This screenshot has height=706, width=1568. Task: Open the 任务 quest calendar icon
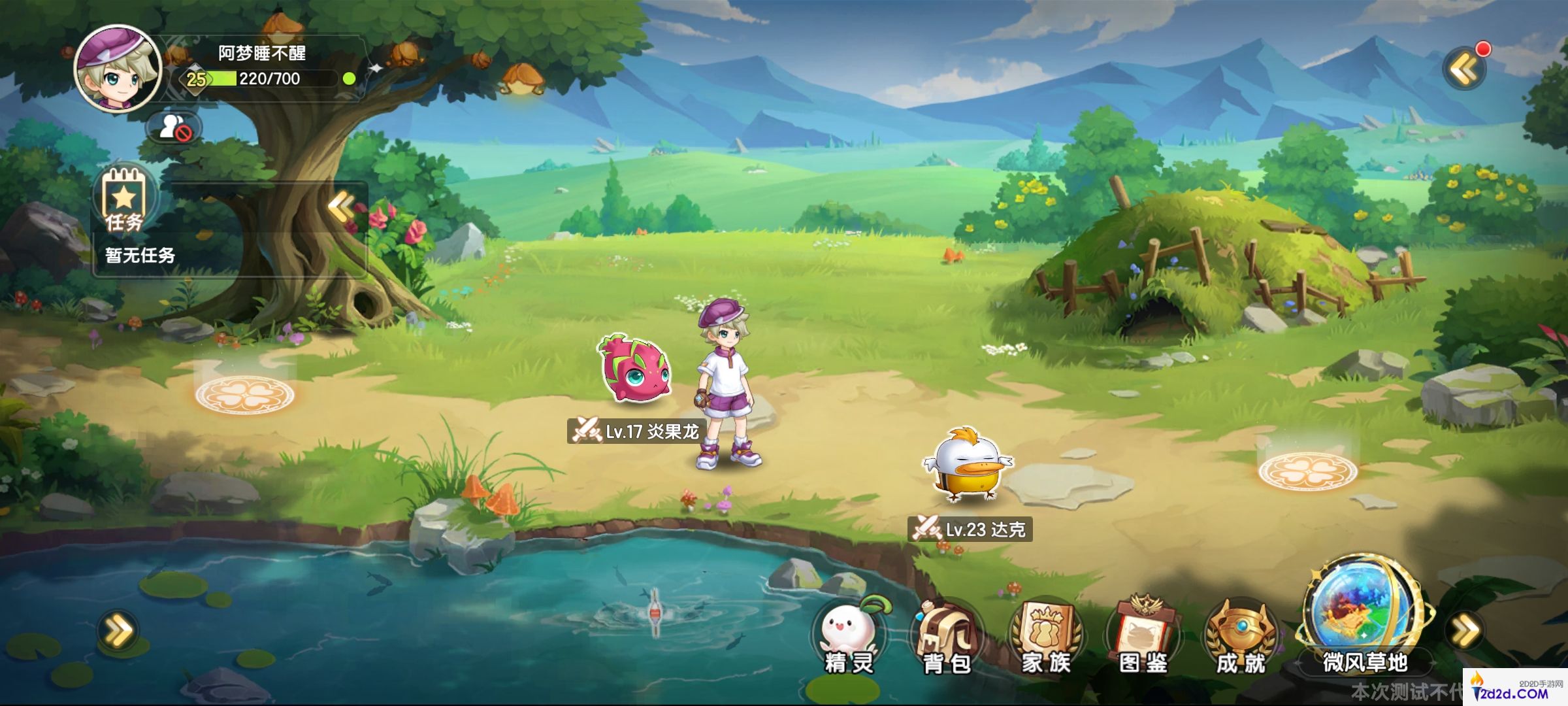(x=124, y=199)
